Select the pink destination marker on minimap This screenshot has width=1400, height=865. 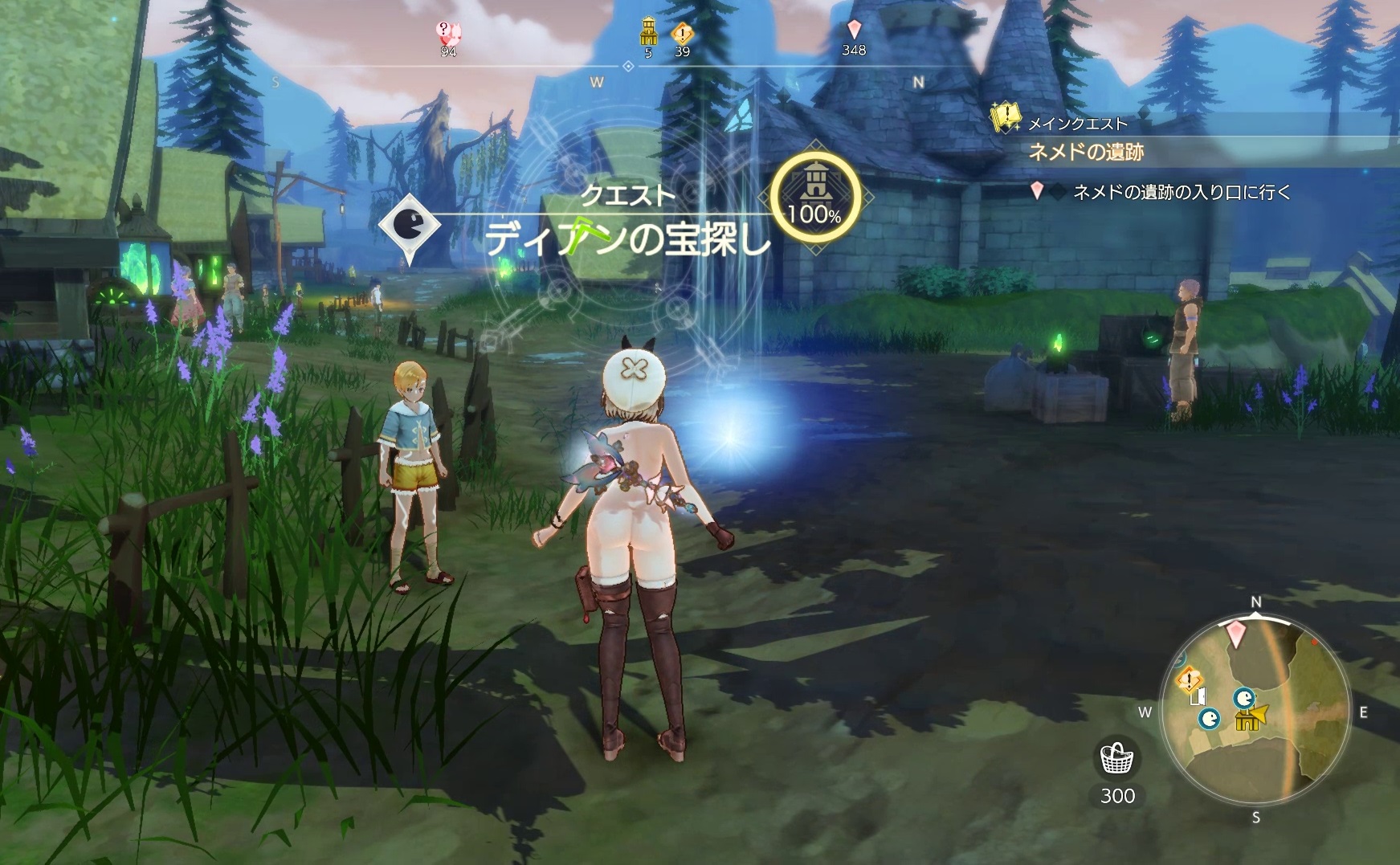click(x=1235, y=634)
